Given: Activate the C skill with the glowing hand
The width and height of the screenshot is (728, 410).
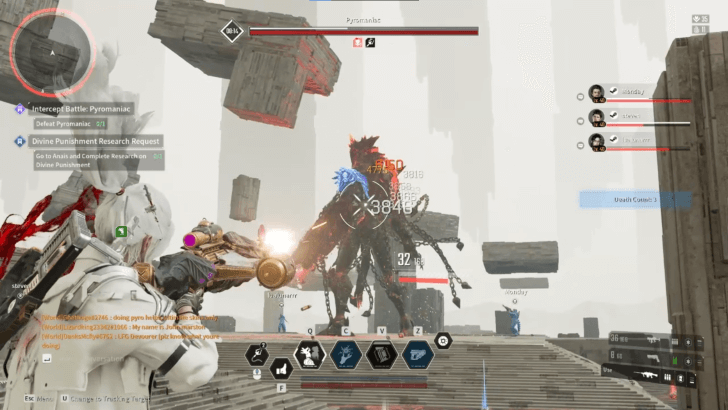Looking at the screenshot, I should pos(346,353).
